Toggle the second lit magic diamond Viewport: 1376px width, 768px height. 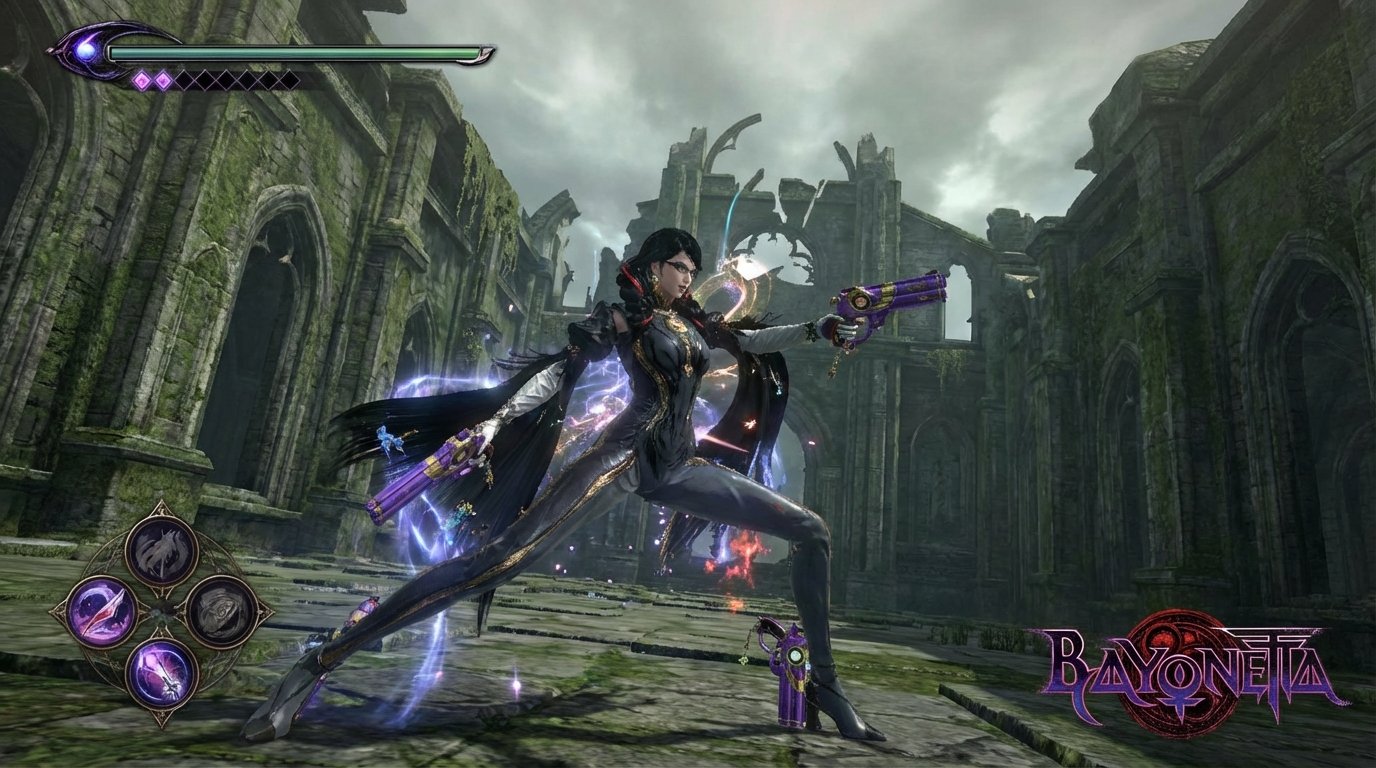pyautogui.click(x=162, y=79)
